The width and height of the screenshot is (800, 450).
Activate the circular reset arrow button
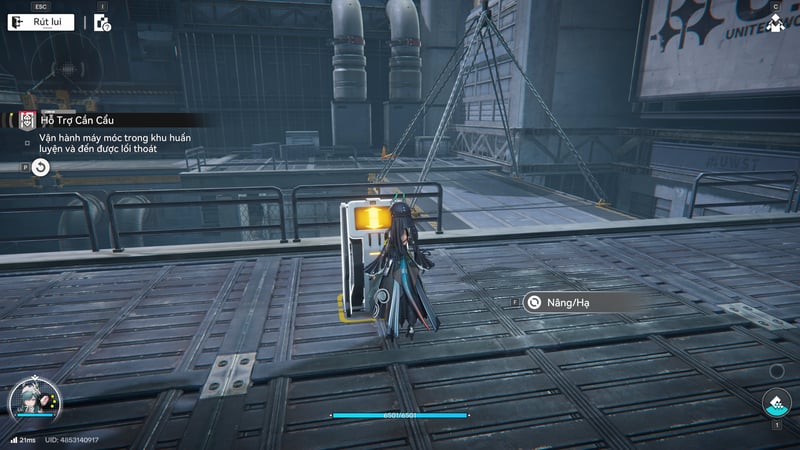tap(39, 168)
